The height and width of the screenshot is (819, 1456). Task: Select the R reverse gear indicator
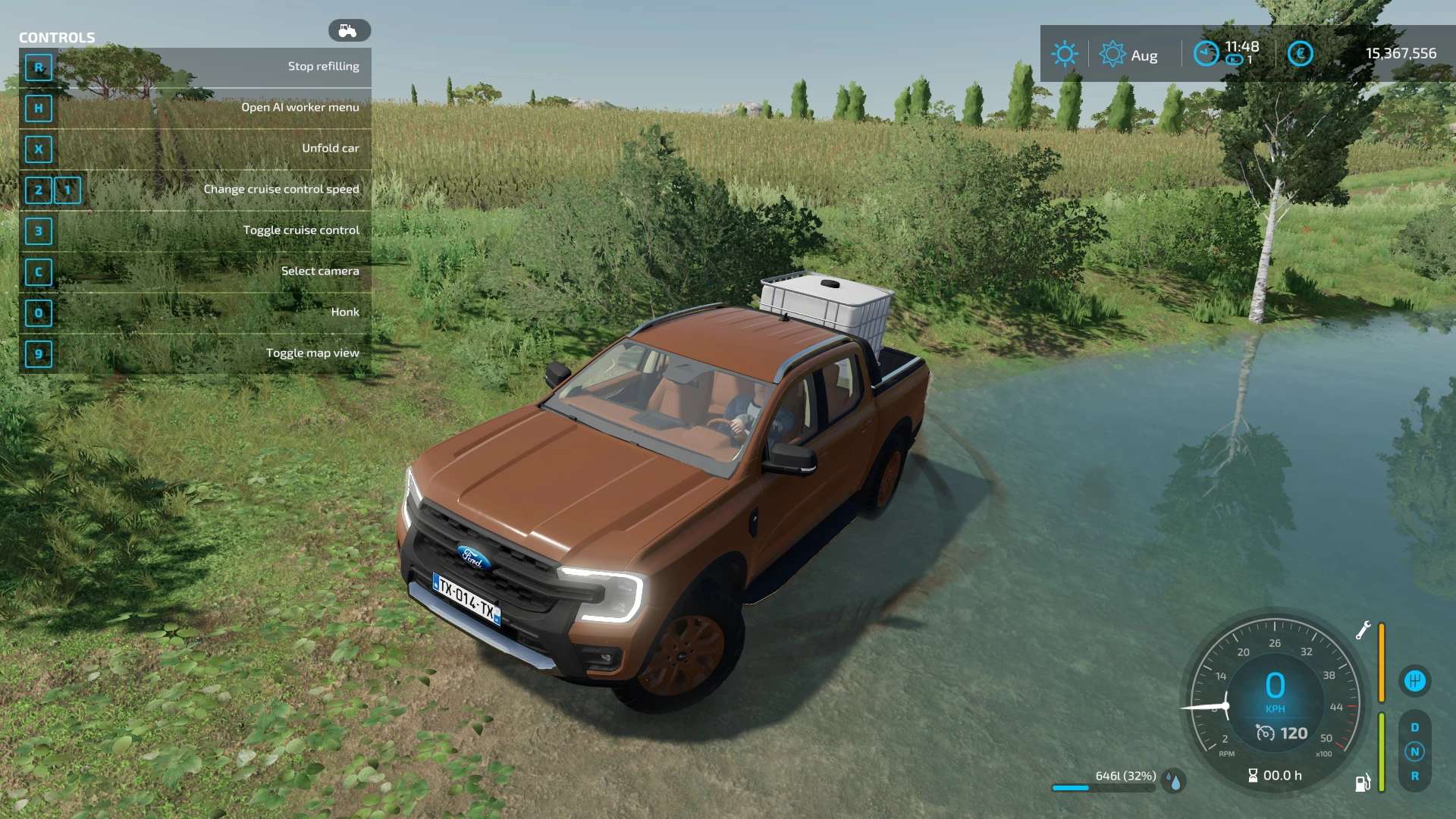[x=1414, y=776]
